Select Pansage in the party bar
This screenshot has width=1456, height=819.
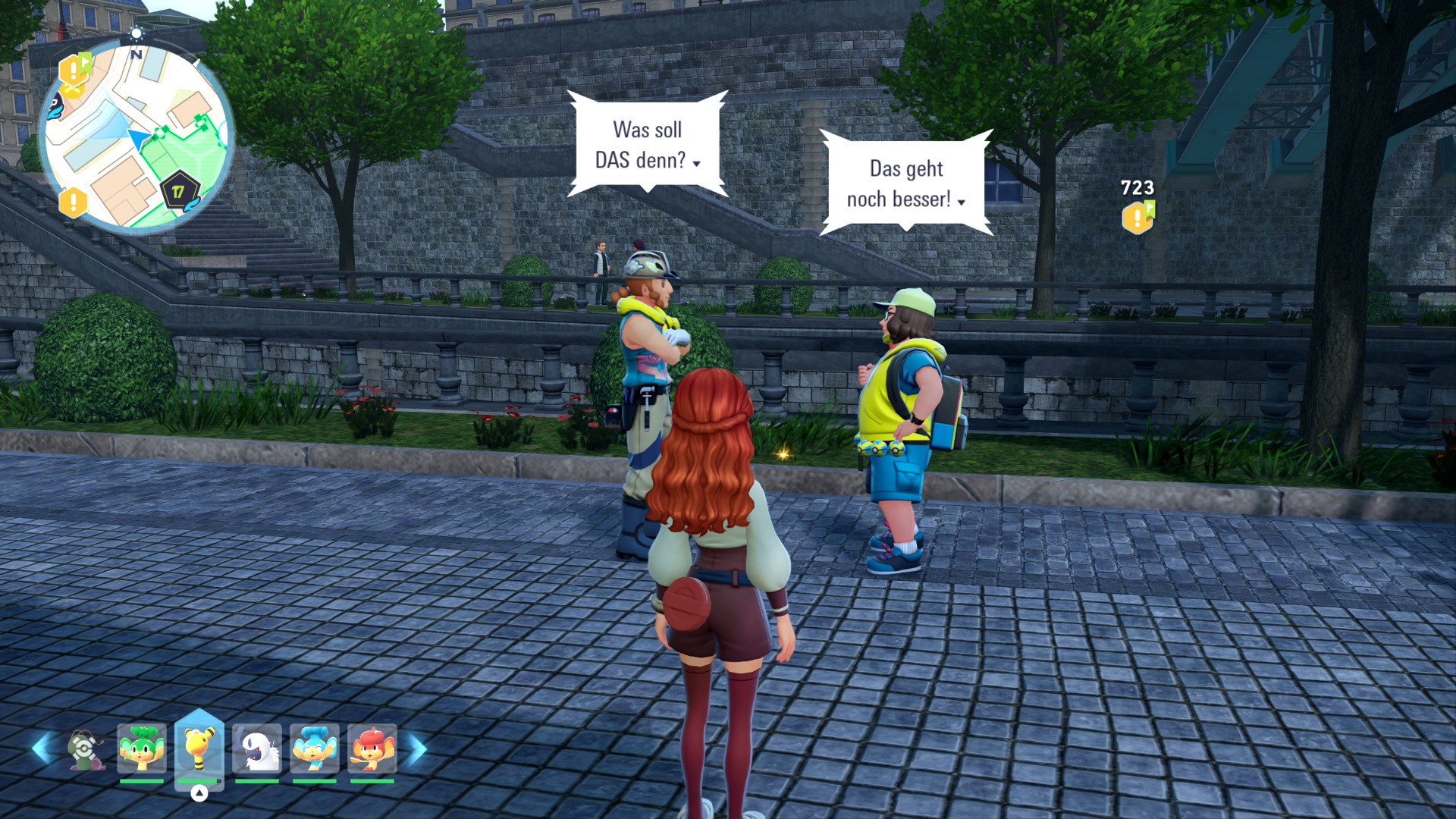142,748
